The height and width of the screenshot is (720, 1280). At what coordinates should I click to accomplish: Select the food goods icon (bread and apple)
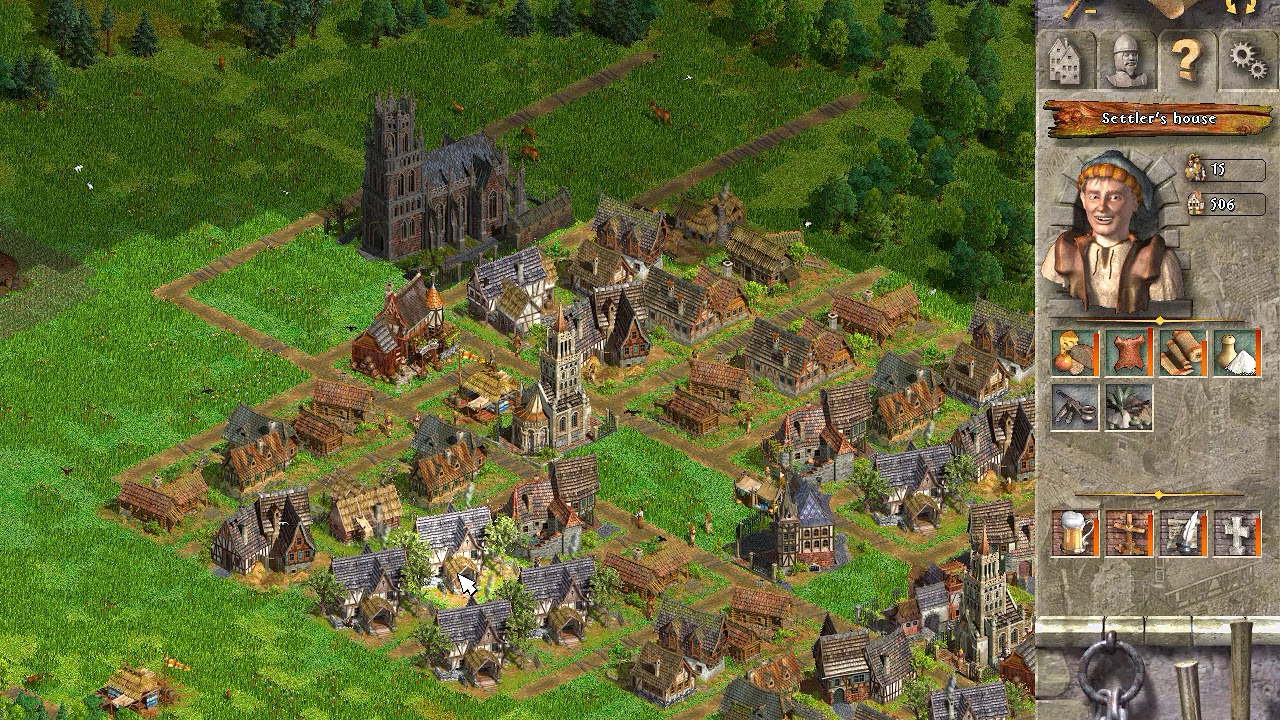pos(1075,352)
